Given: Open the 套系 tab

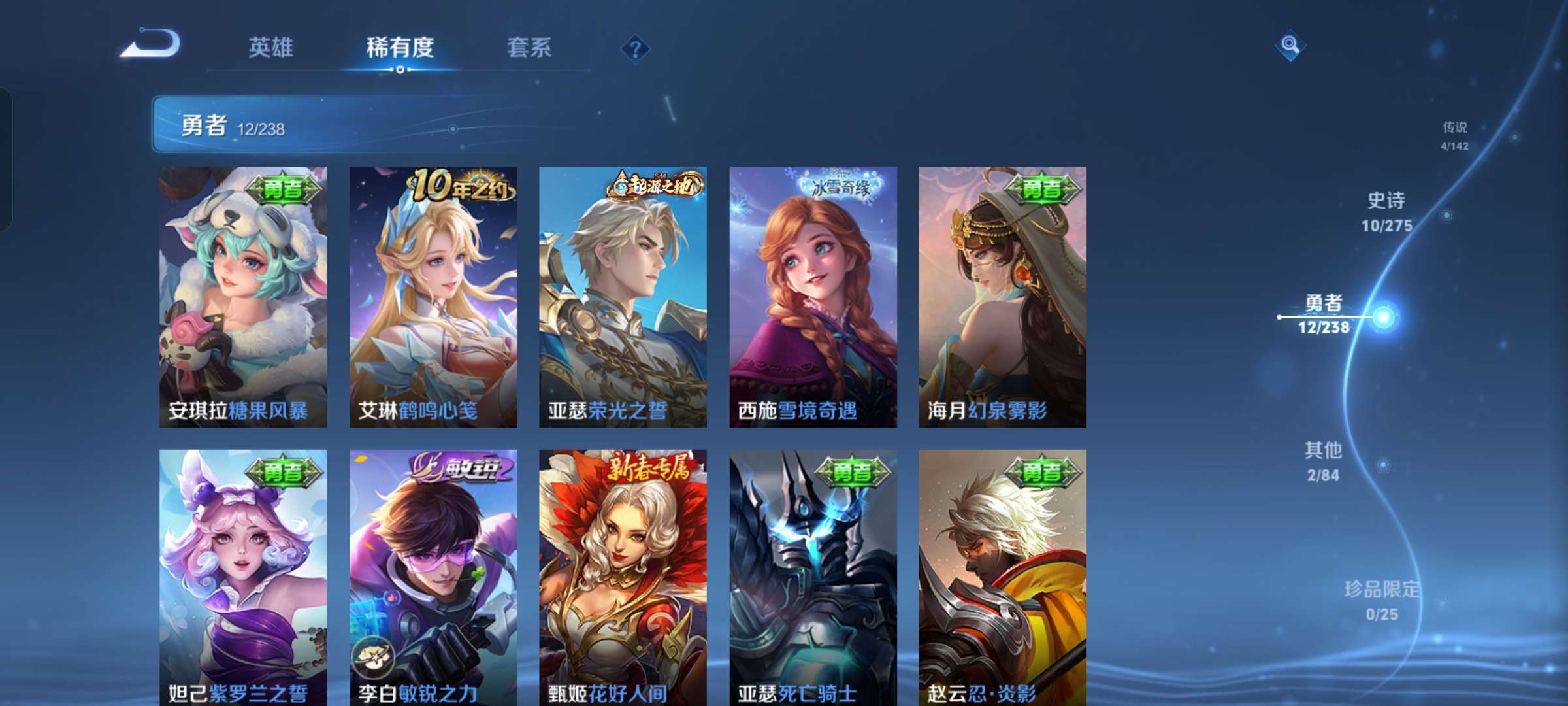Looking at the screenshot, I should (528, 48).
